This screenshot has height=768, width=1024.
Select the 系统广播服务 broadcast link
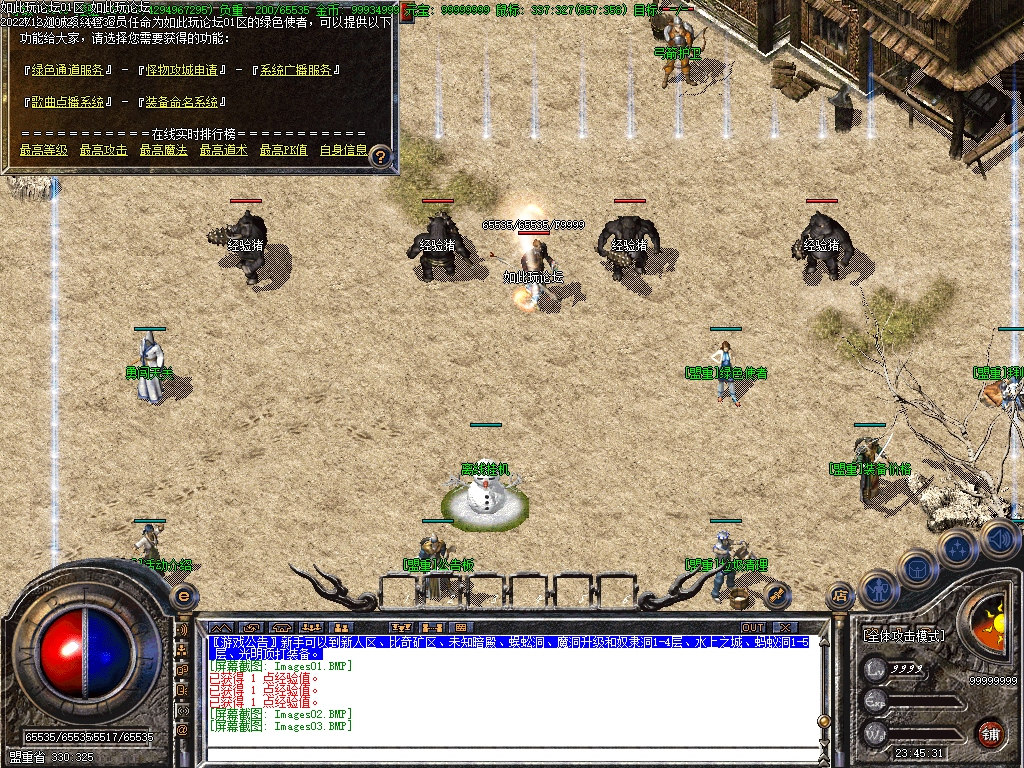(298, 70)
